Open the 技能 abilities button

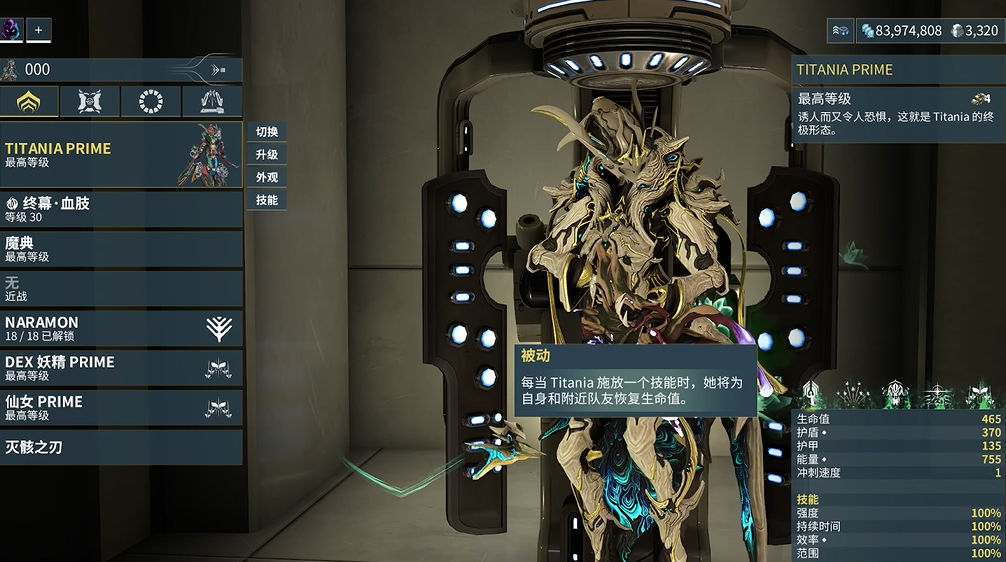267,200
